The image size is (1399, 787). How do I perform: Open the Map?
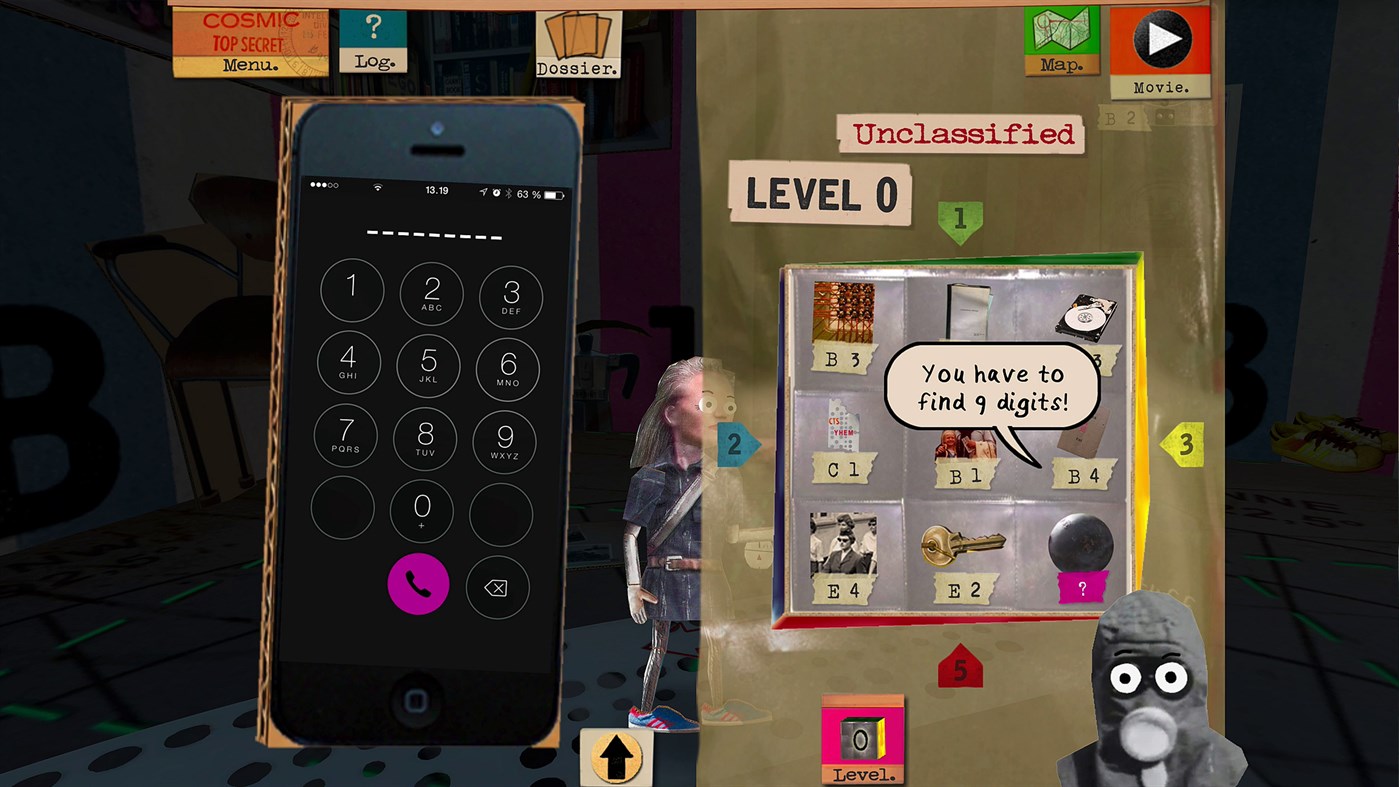tap(1060, 40)
